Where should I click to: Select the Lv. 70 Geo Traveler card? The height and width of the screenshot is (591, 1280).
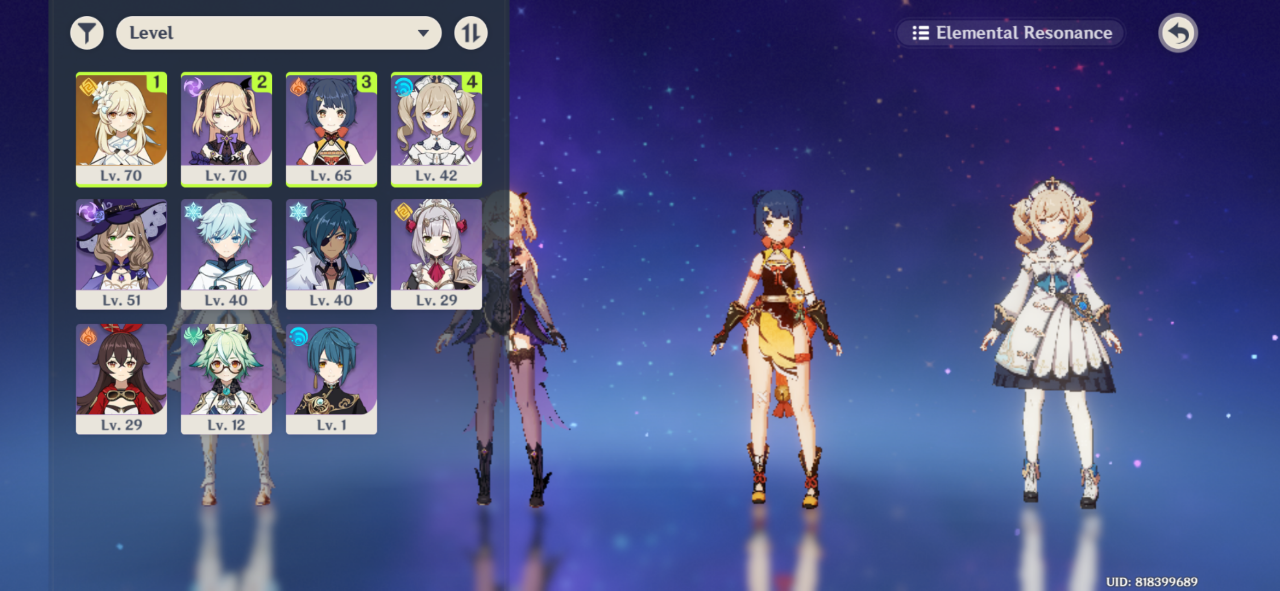point(121,128)
